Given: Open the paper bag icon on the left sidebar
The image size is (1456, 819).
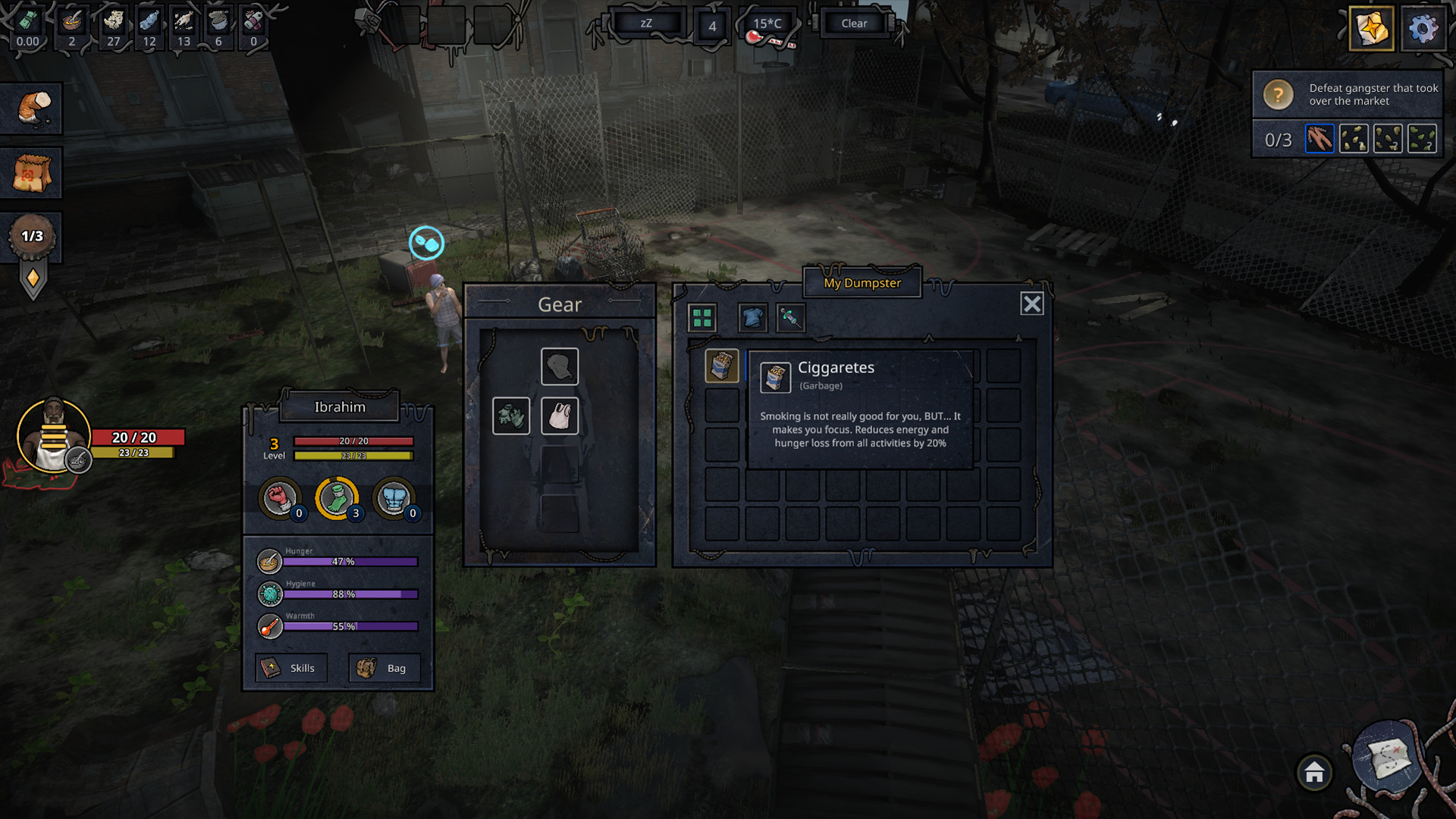Looking at the screenshot, I should click(x=32, y=172).
